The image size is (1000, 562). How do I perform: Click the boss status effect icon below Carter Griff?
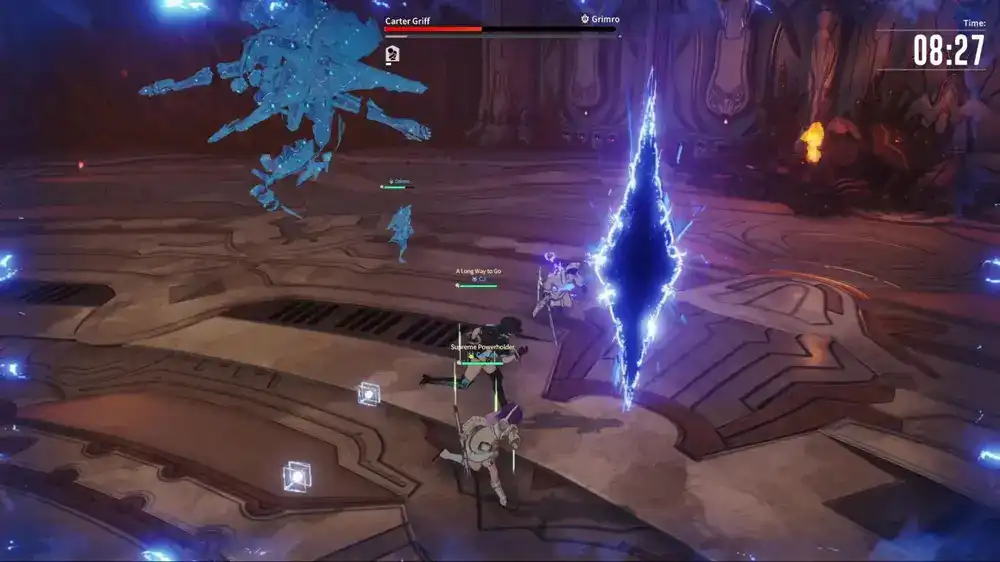point(393,55)
